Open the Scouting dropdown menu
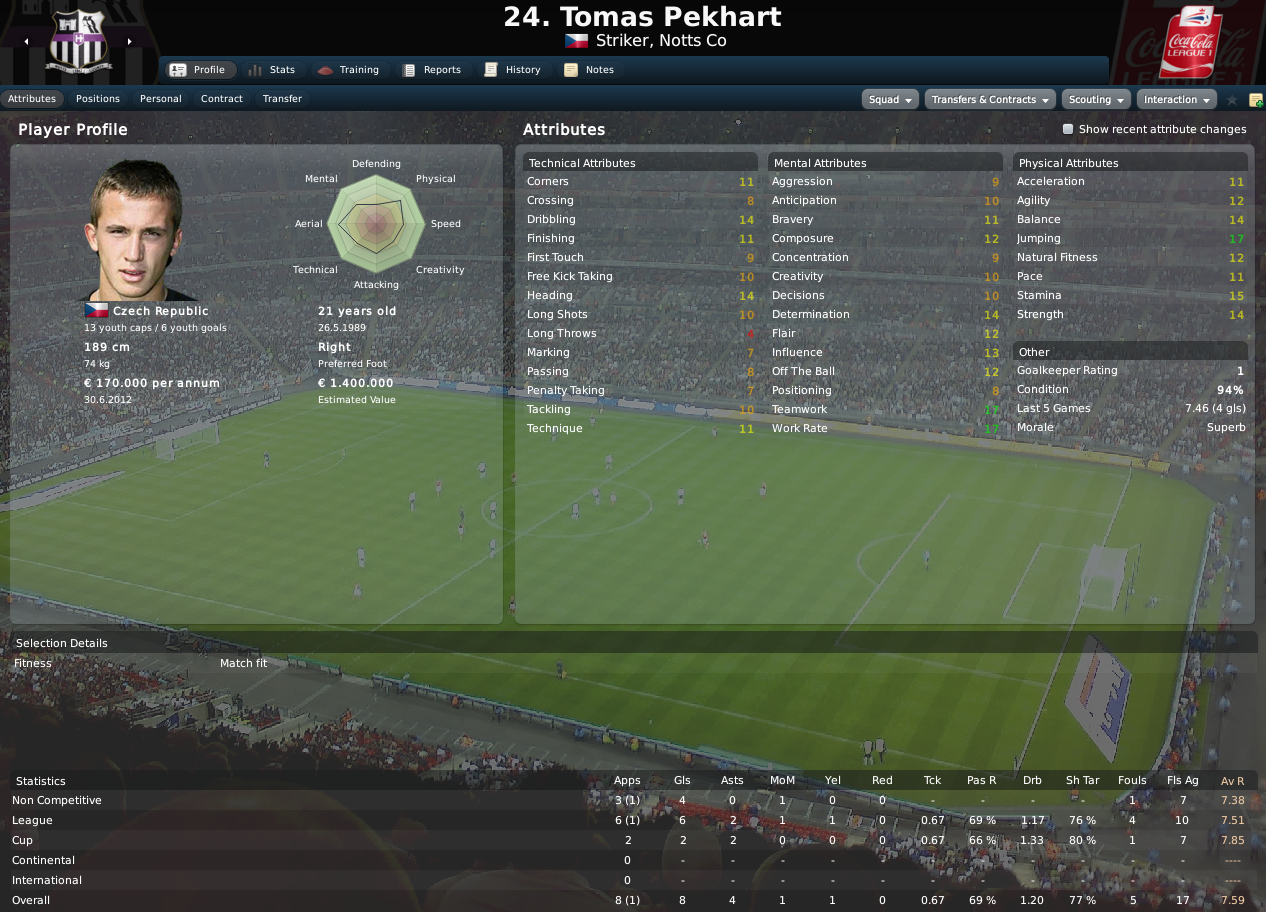1266x912 pixels. point(1096,100)
